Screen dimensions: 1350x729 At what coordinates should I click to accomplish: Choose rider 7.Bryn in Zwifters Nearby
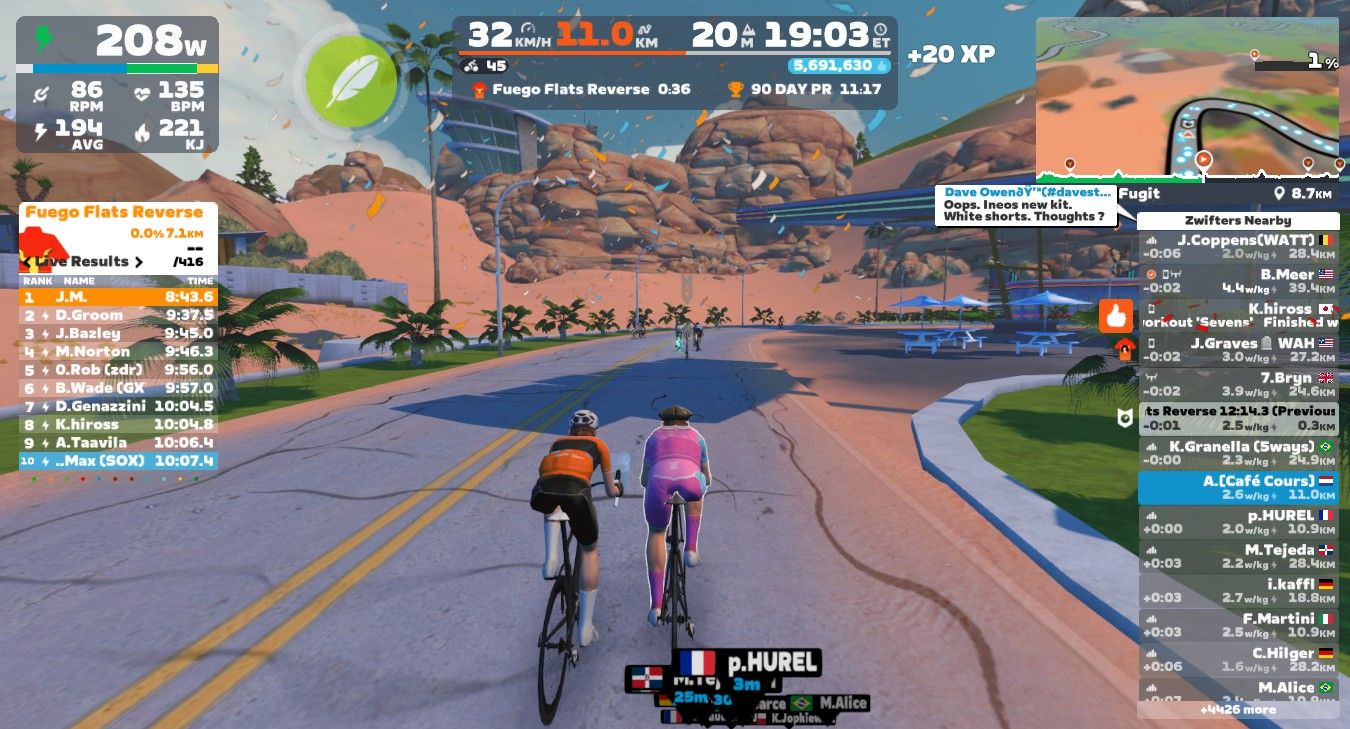click(x=1238, y=384)
